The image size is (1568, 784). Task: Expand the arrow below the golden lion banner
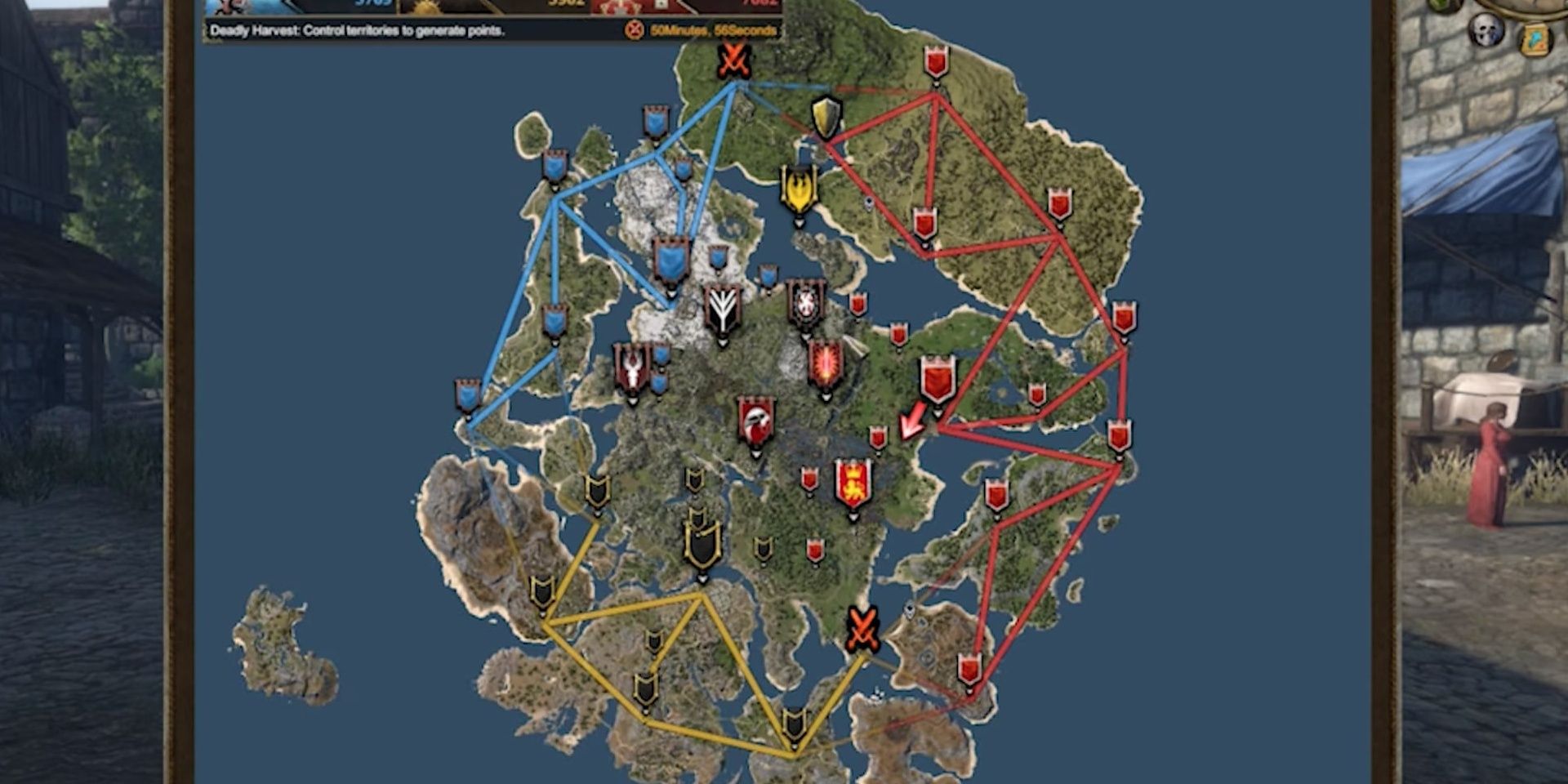point(852,517)
